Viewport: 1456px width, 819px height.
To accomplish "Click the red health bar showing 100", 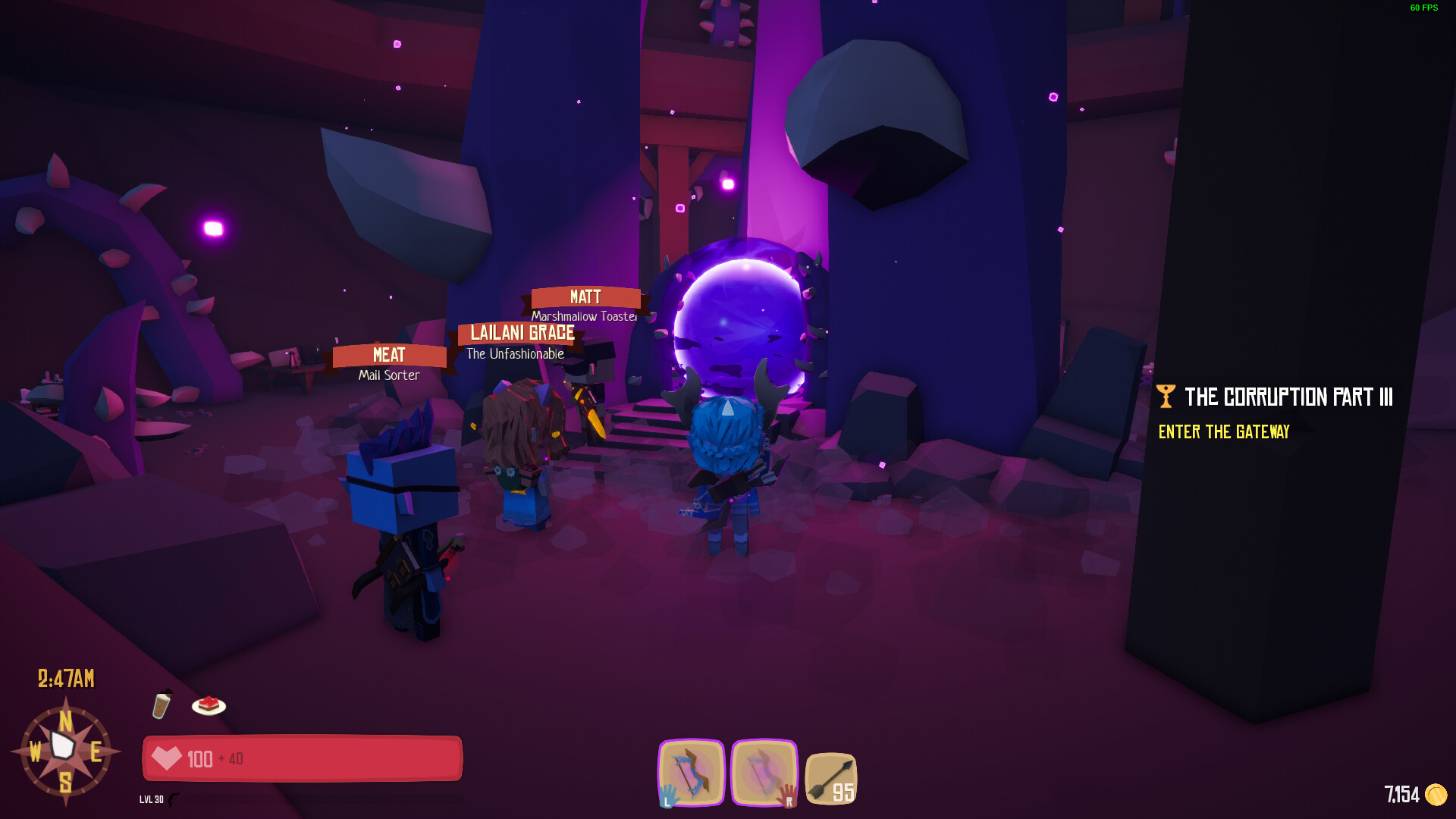I will (x=302, y=758).
